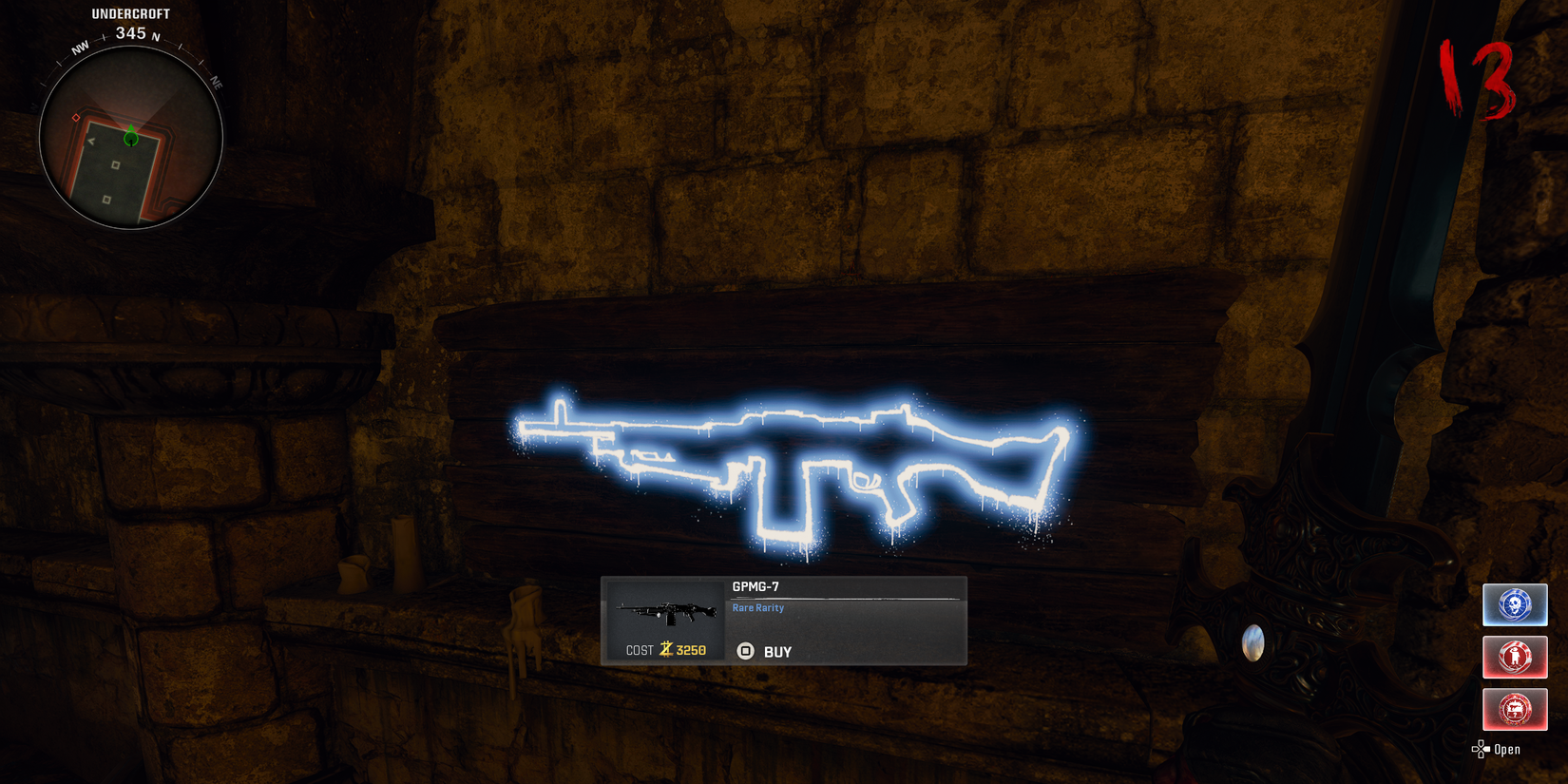Select the red mystery box GobbleGum icon
The height and width of the screenshot is (784, 1568).
[1515, 709]
